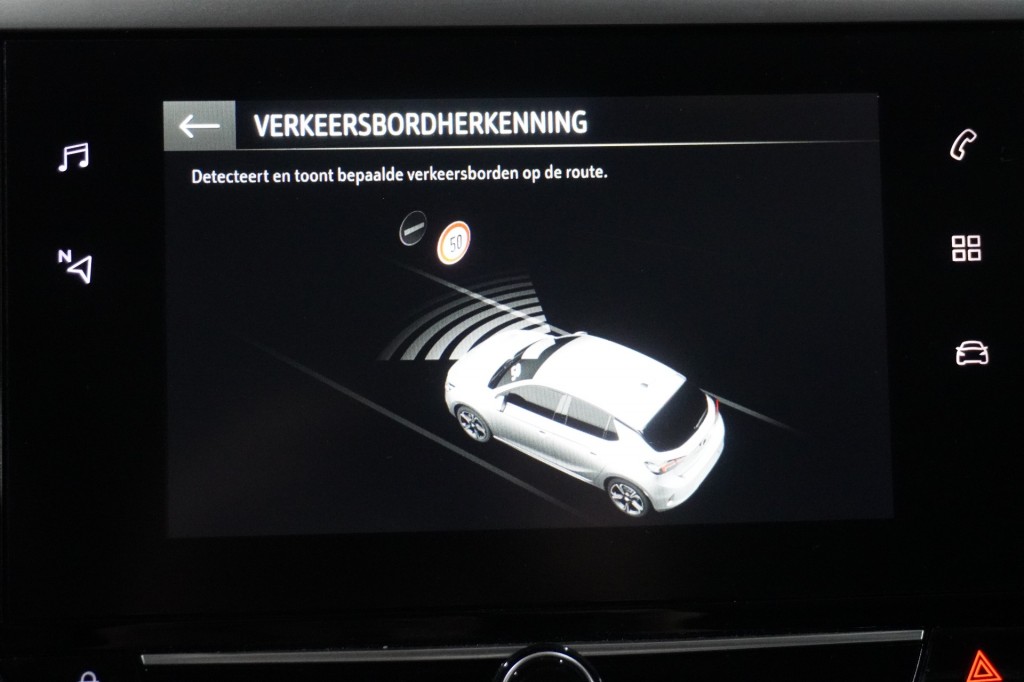Open the navigation menu
This screenshot has width=1024, height=682.
75,265
